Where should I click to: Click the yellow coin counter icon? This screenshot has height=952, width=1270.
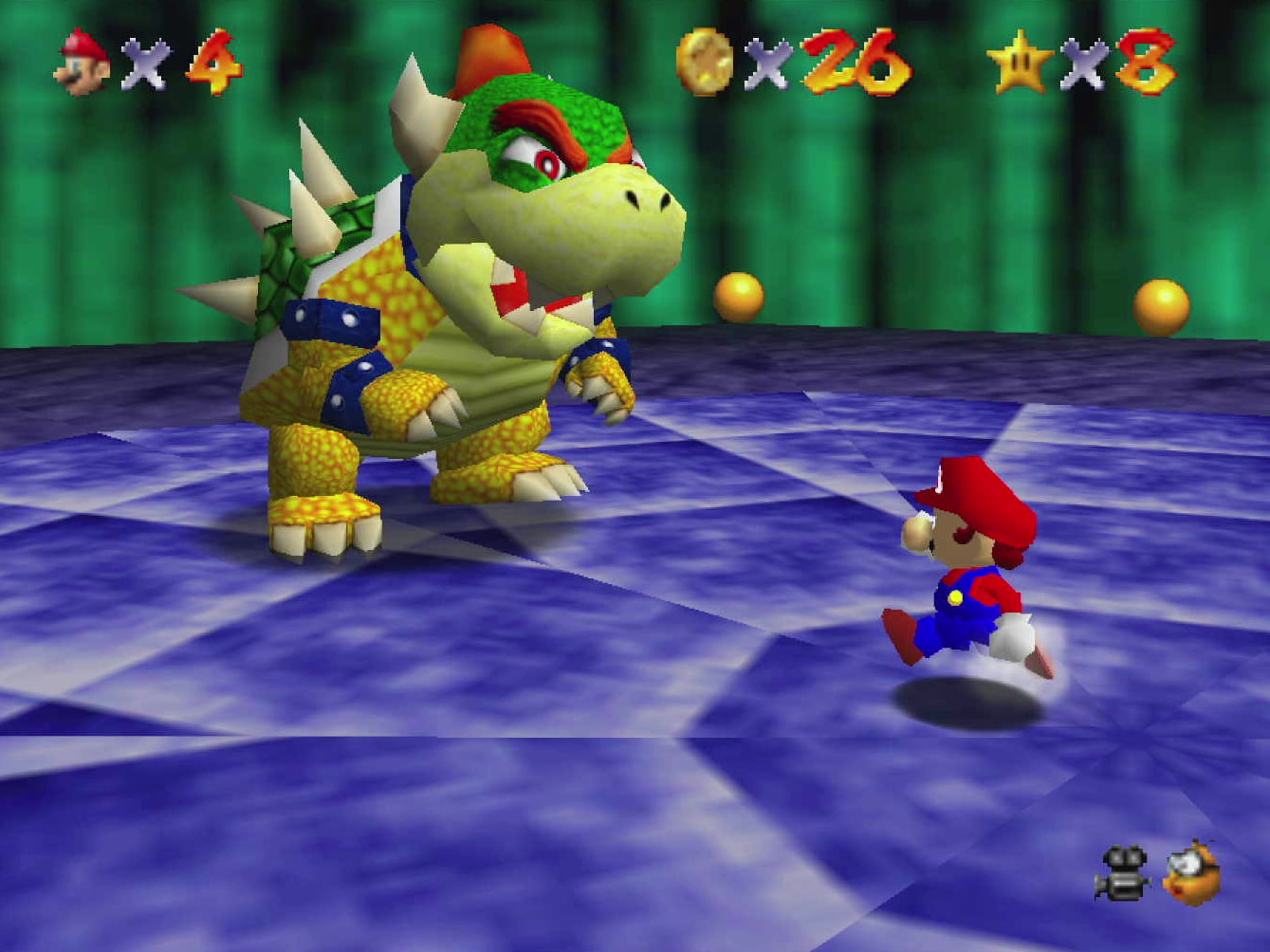point(705,62)
